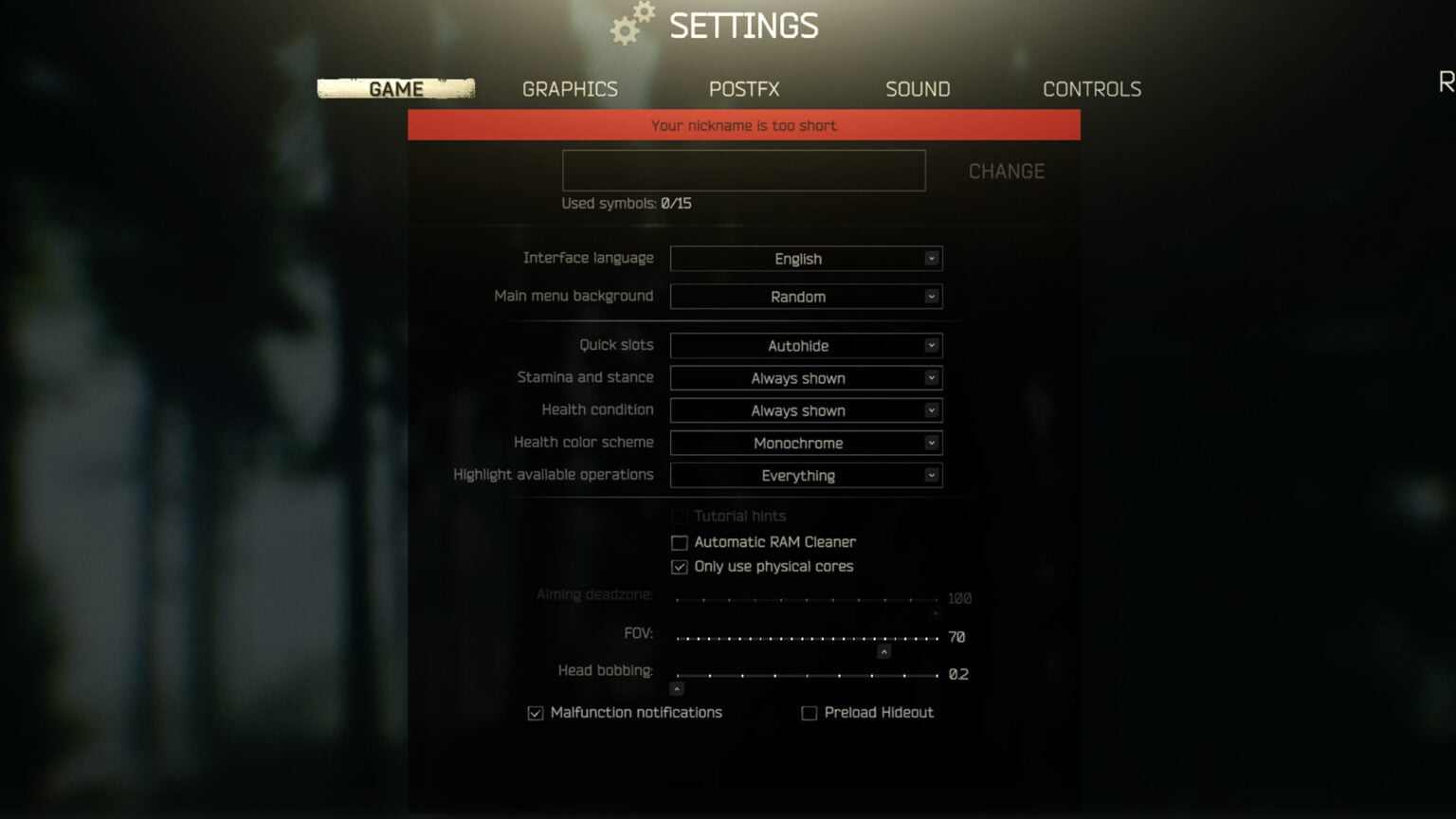Click the chevron on the Quick slots selector
The width and height of the screenshot is (1456, 819).
click(931, 345)
